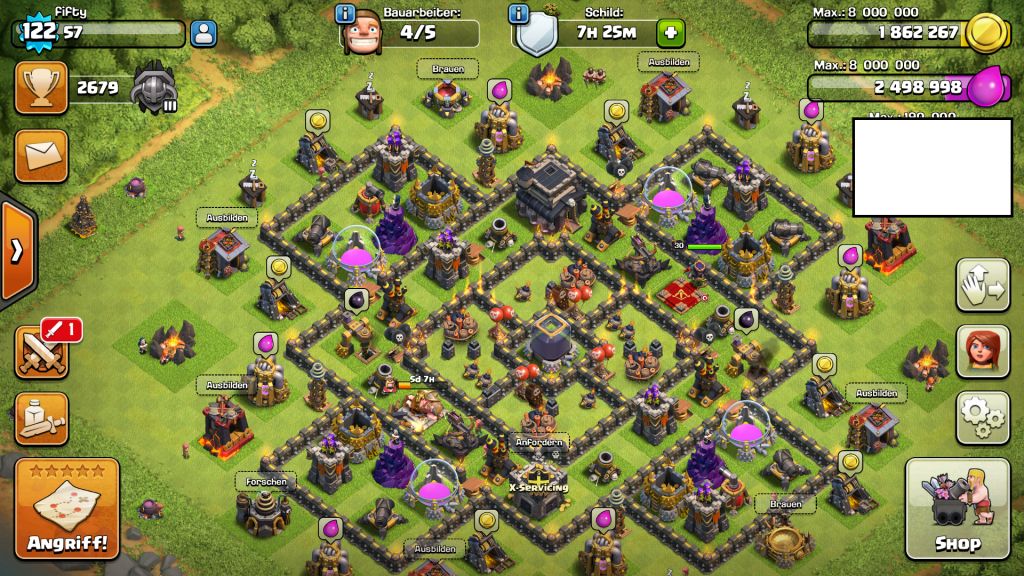Expand the orange side arrow tab
The width and height of the screenshot is (1024, 576).
pyautogui.click(x=17, y=250)
